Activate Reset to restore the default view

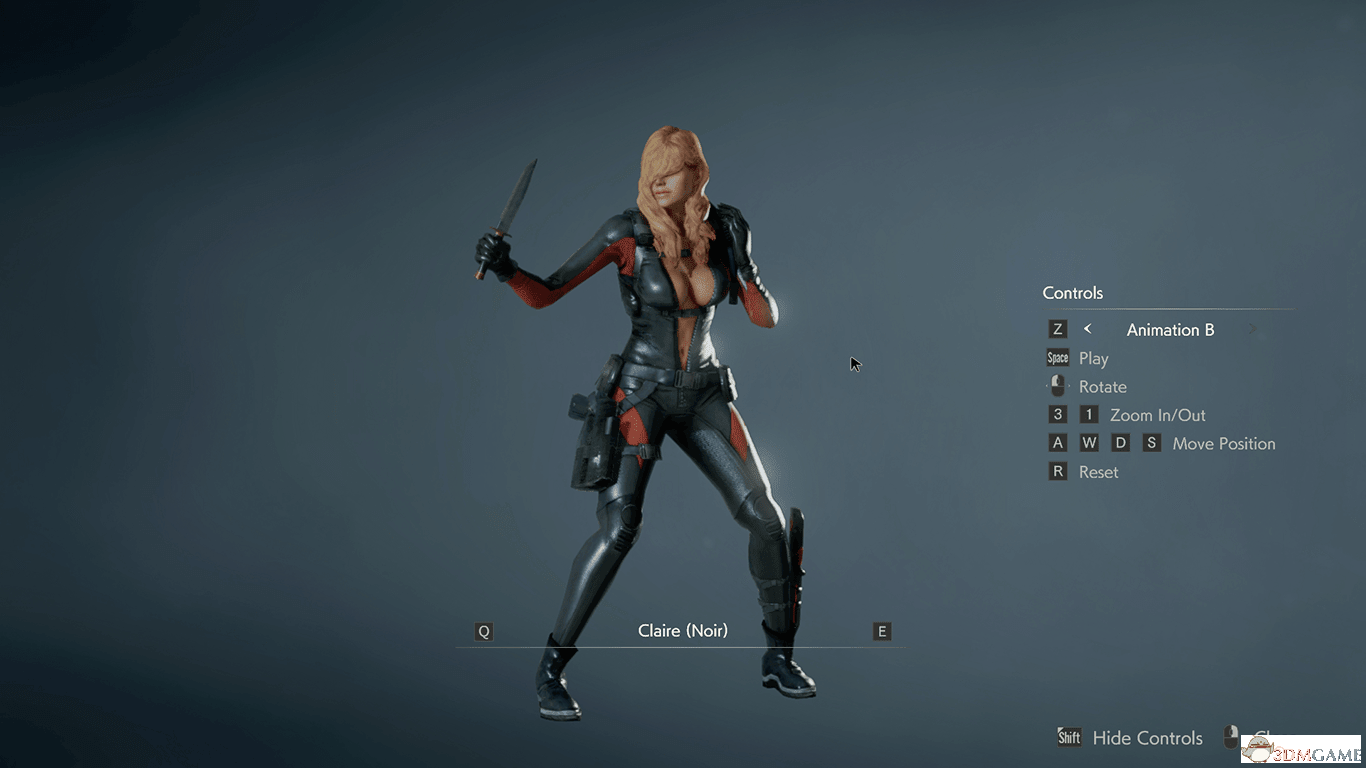(1098, 471)
